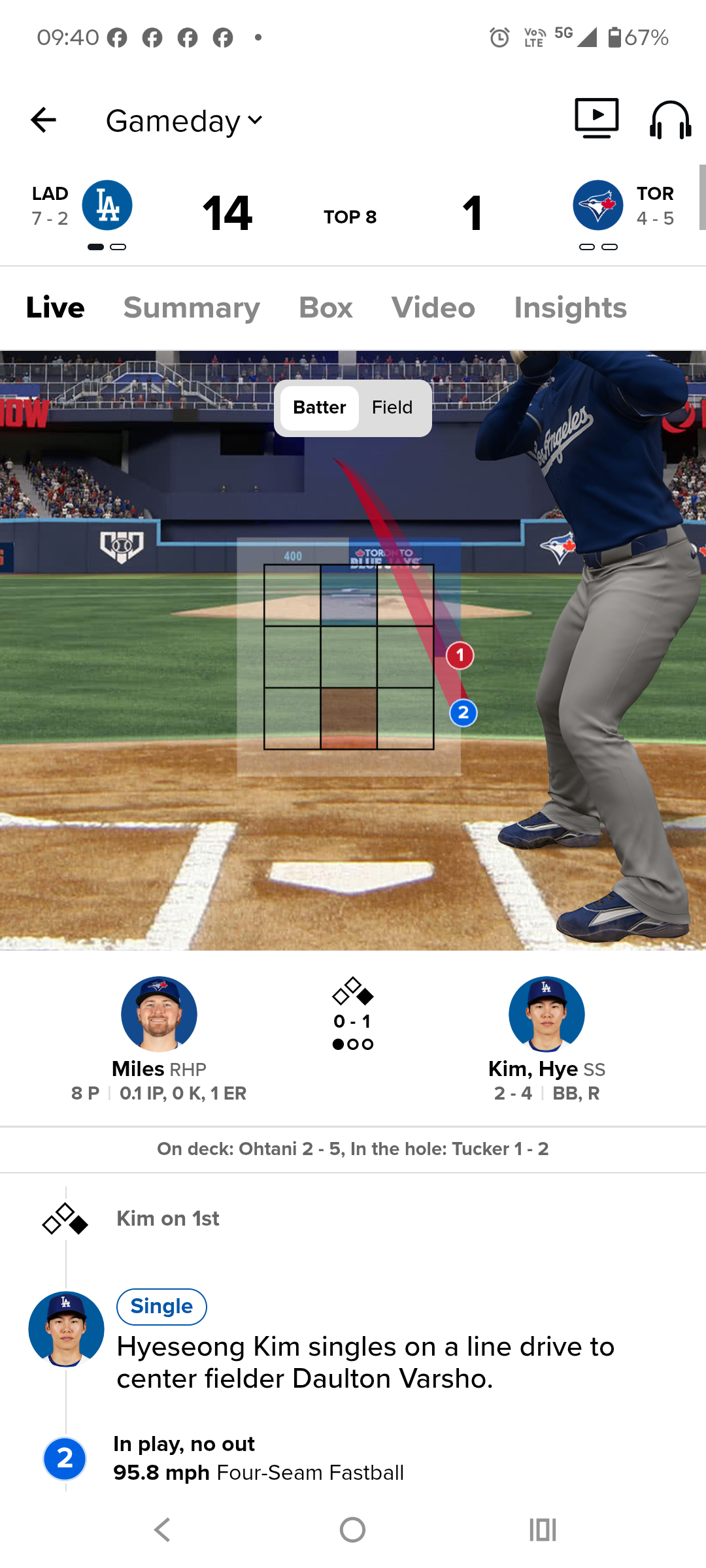The image size is (706, 1568).
Task: Select the Insights tab
Action: coord(570,308)
